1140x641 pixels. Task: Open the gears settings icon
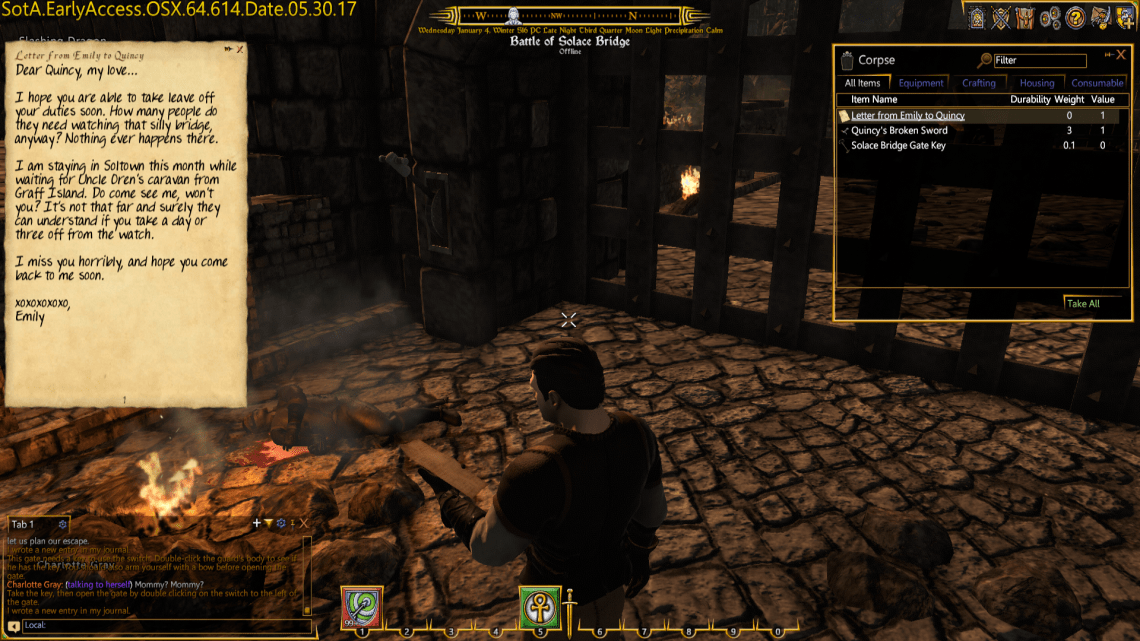pos(1050,17)
